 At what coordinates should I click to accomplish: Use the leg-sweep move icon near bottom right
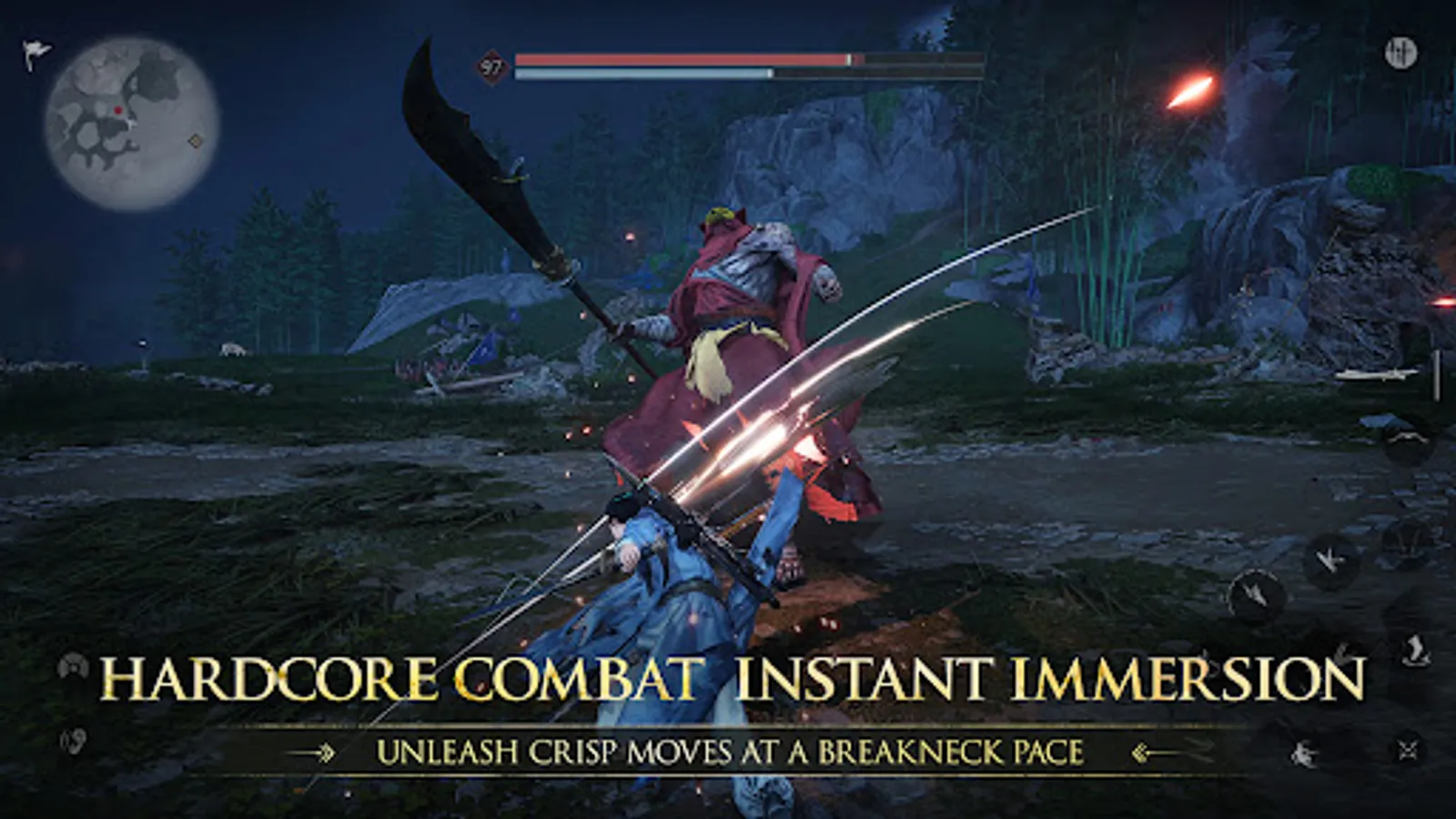tap(1305, 753)
